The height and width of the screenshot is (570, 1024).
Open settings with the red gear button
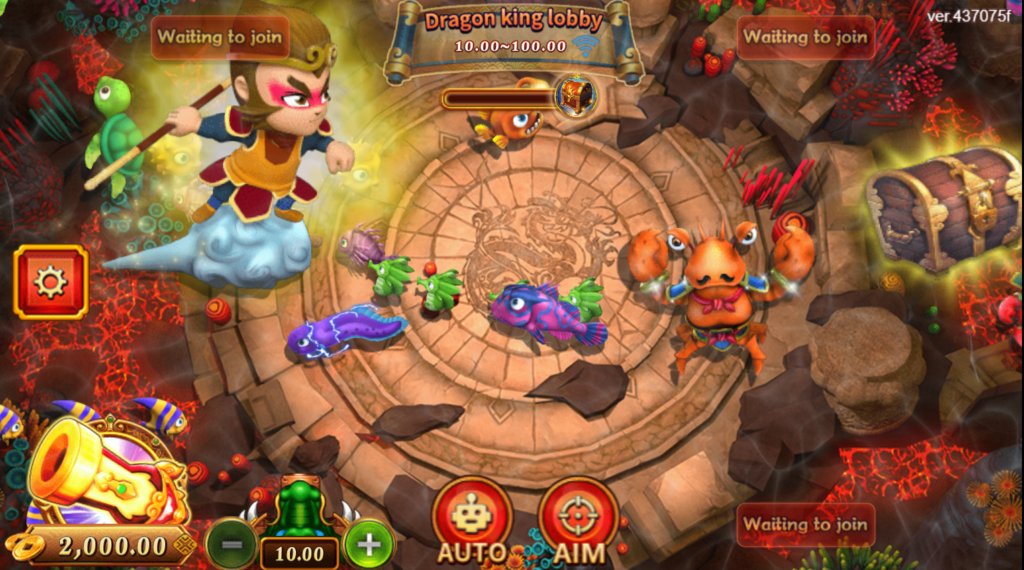[50, 282]
